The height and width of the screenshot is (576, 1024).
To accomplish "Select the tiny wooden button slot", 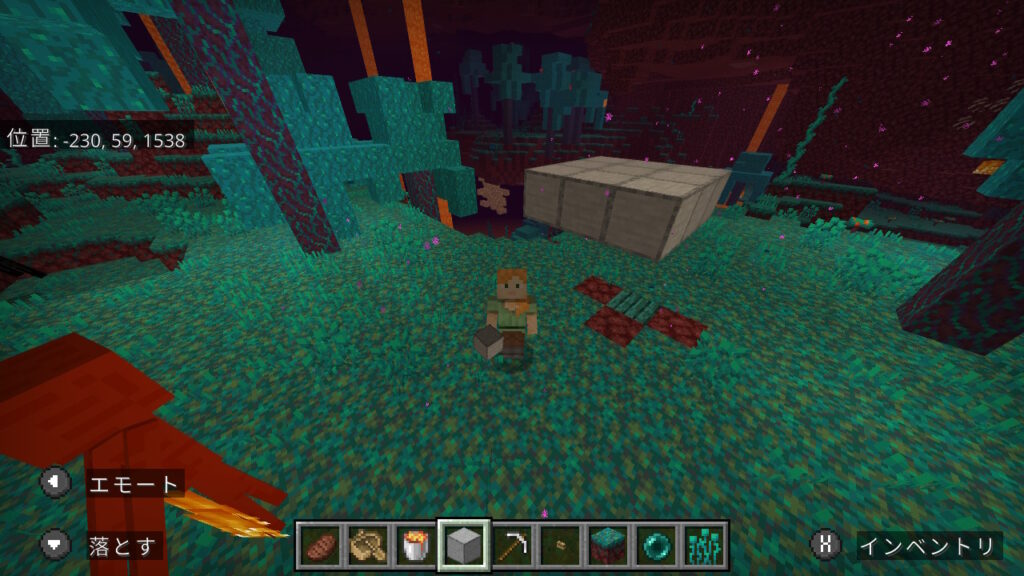I will pyautogui.click(x=560, y=546).
